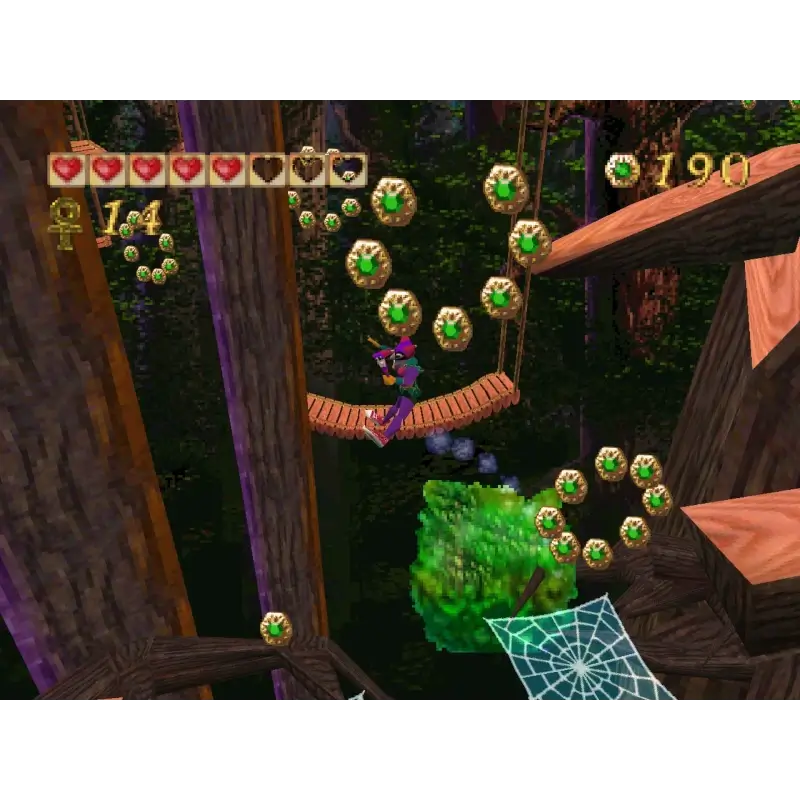Click the treasure coin icon beside 190
The width and height of the screenshot is (800, 800).
click(x=622, y=170)
